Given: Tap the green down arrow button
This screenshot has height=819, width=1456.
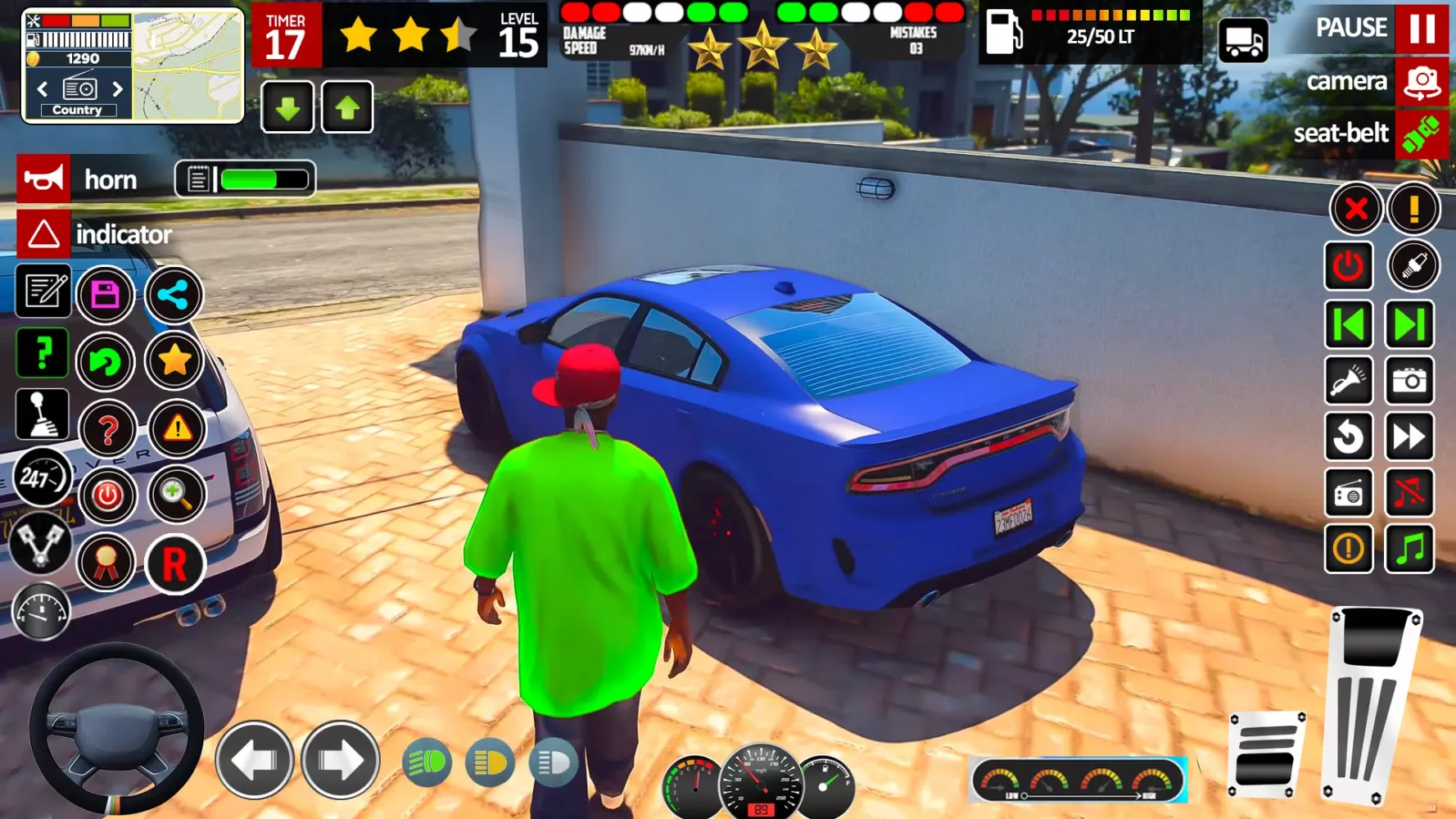Looking at the screenshot, I should point(287,107).
